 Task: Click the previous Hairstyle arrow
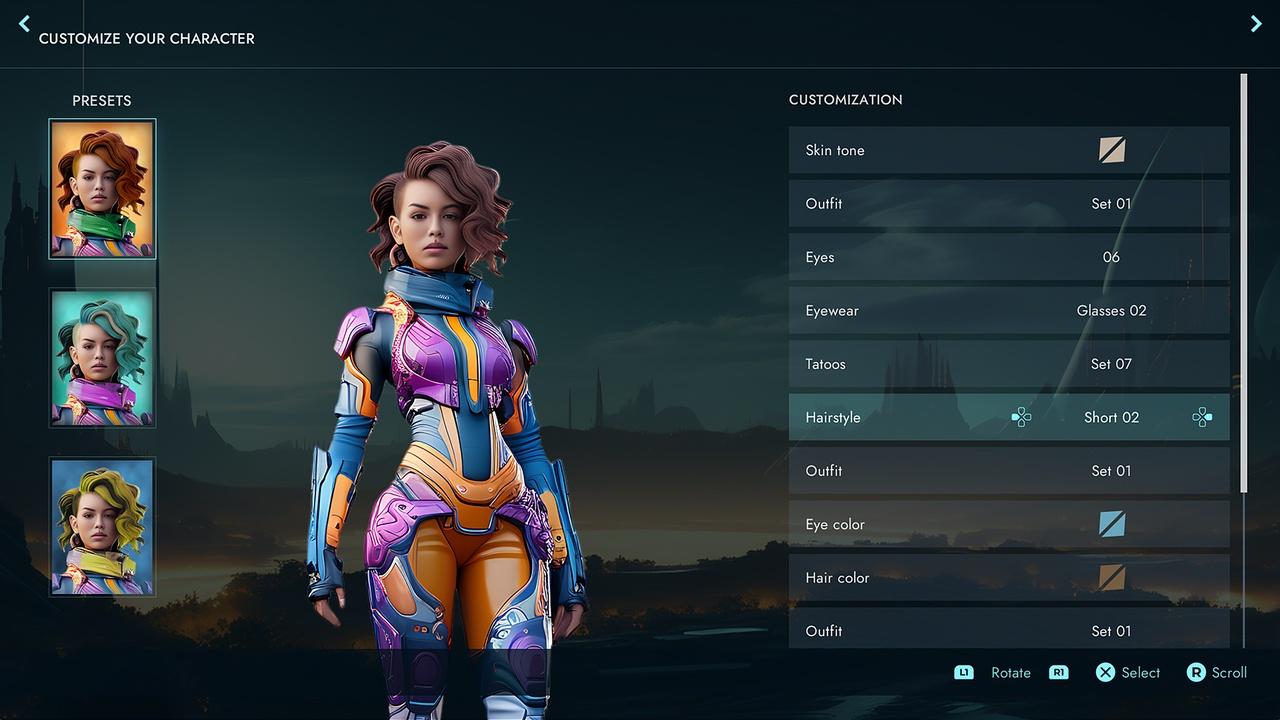click(1021, 418)
